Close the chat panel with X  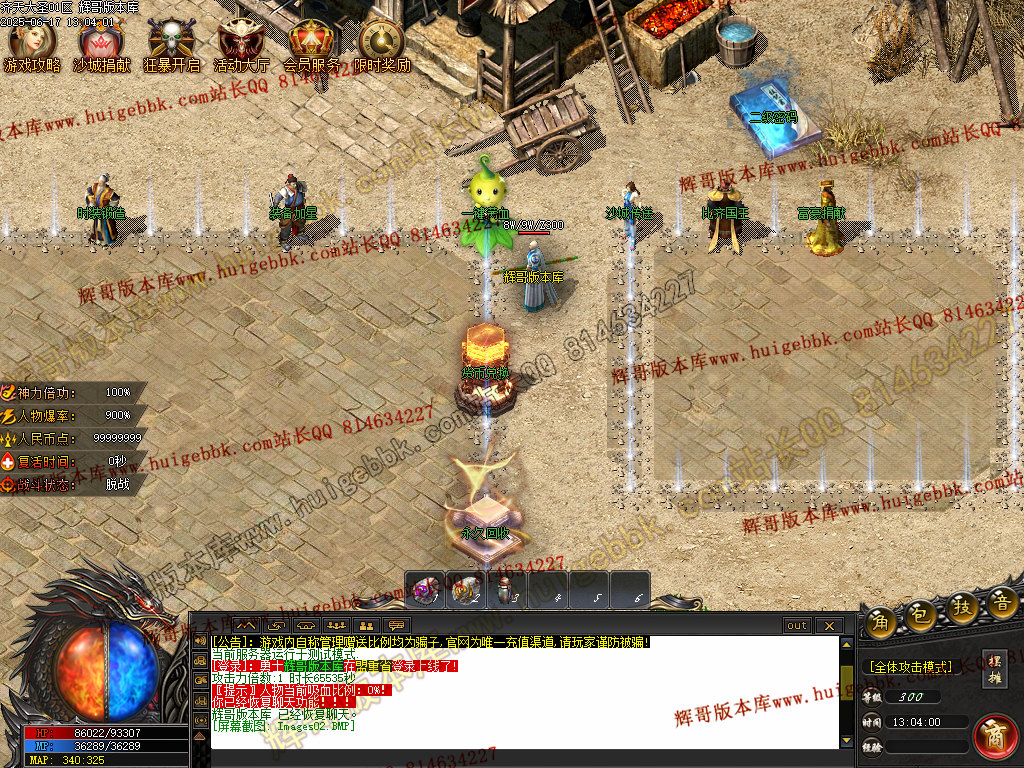pyautogui.click(x=829, y=626)
